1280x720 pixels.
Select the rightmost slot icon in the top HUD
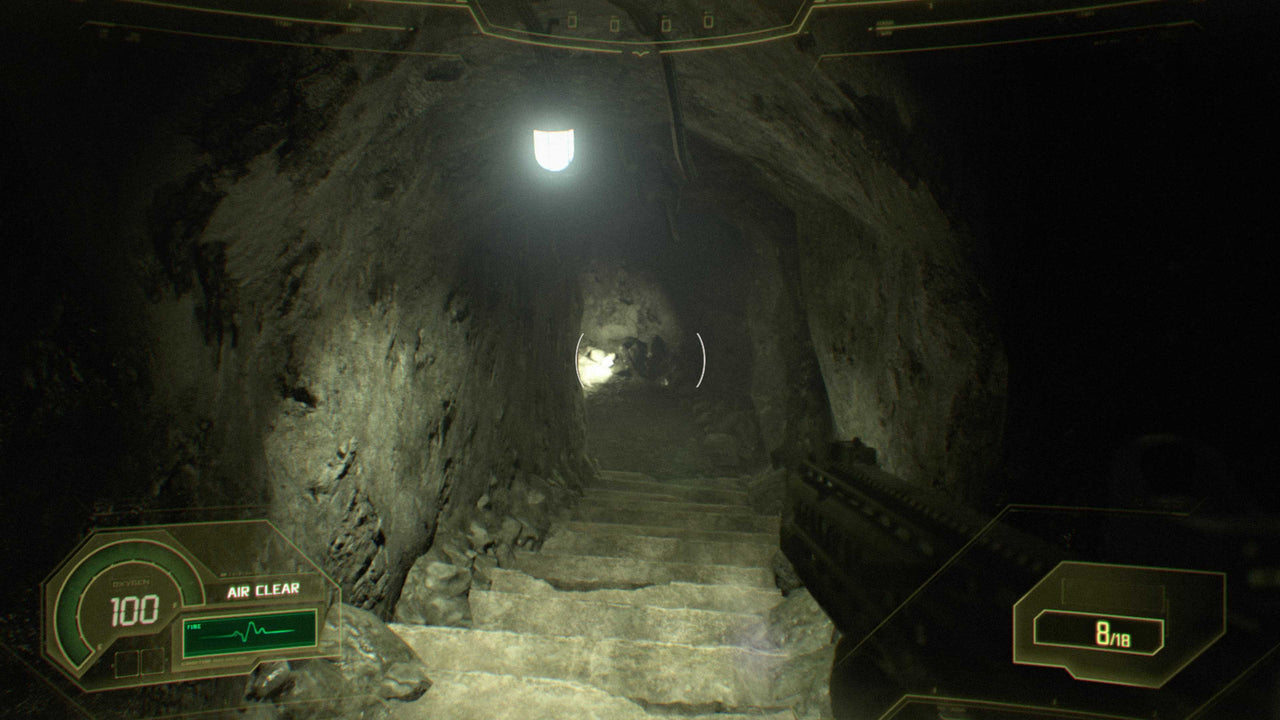(708, 20)
